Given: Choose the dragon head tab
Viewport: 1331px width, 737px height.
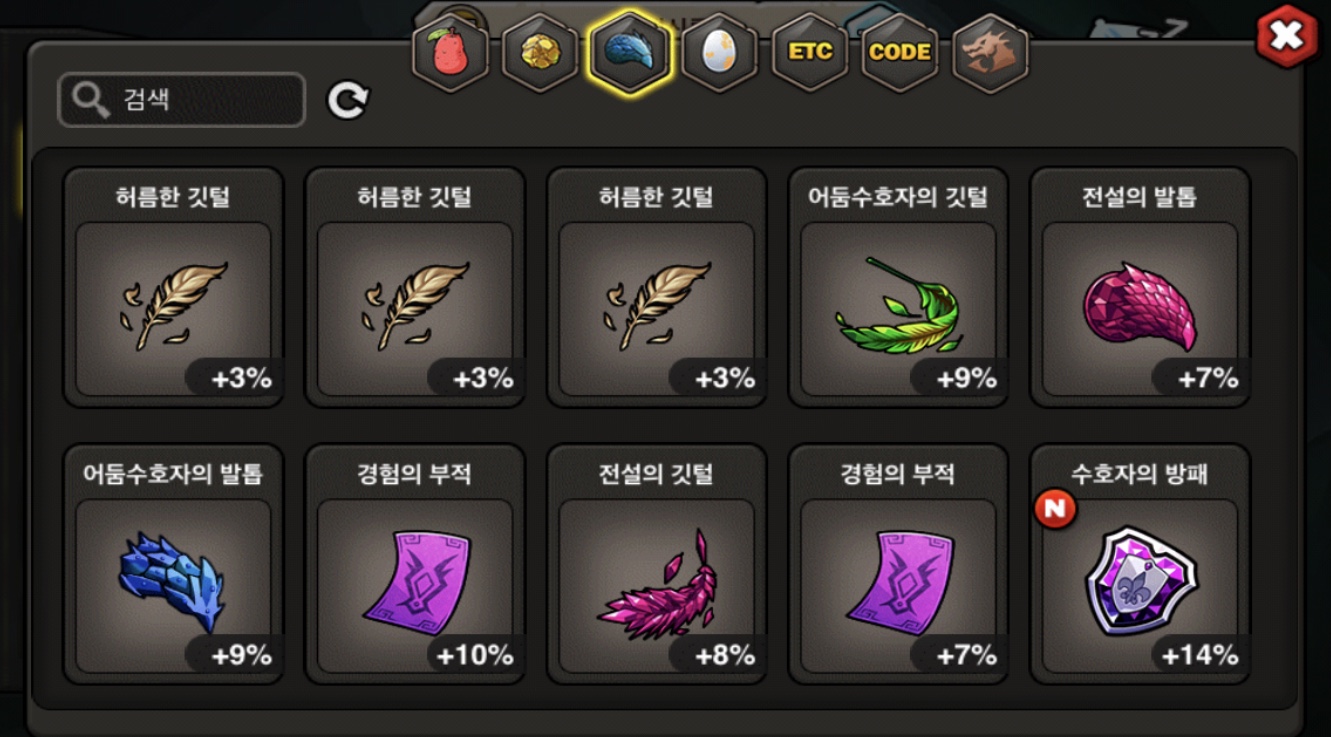Looking at the screenshot, I should pos(989,53).
